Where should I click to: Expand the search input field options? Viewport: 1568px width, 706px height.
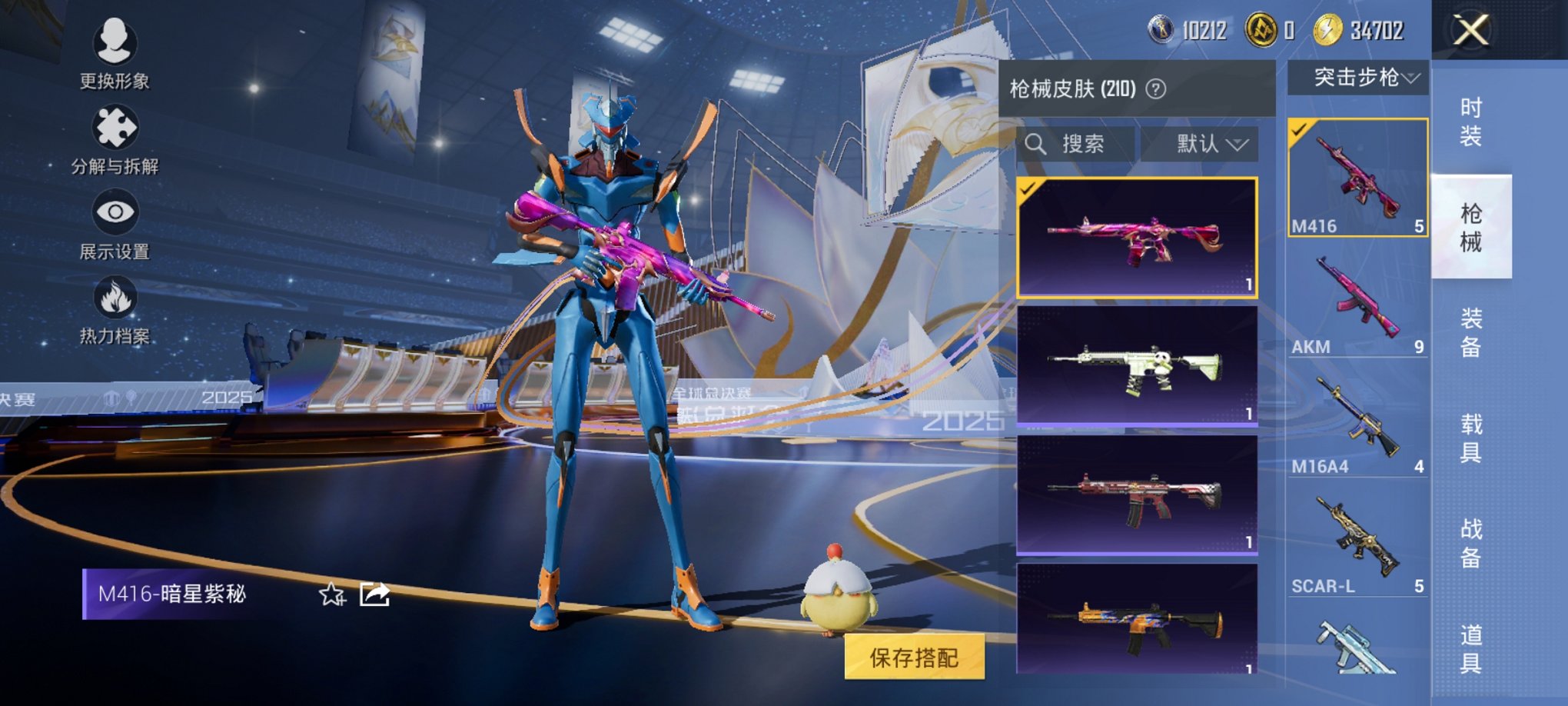click(x=1076, y=145)
